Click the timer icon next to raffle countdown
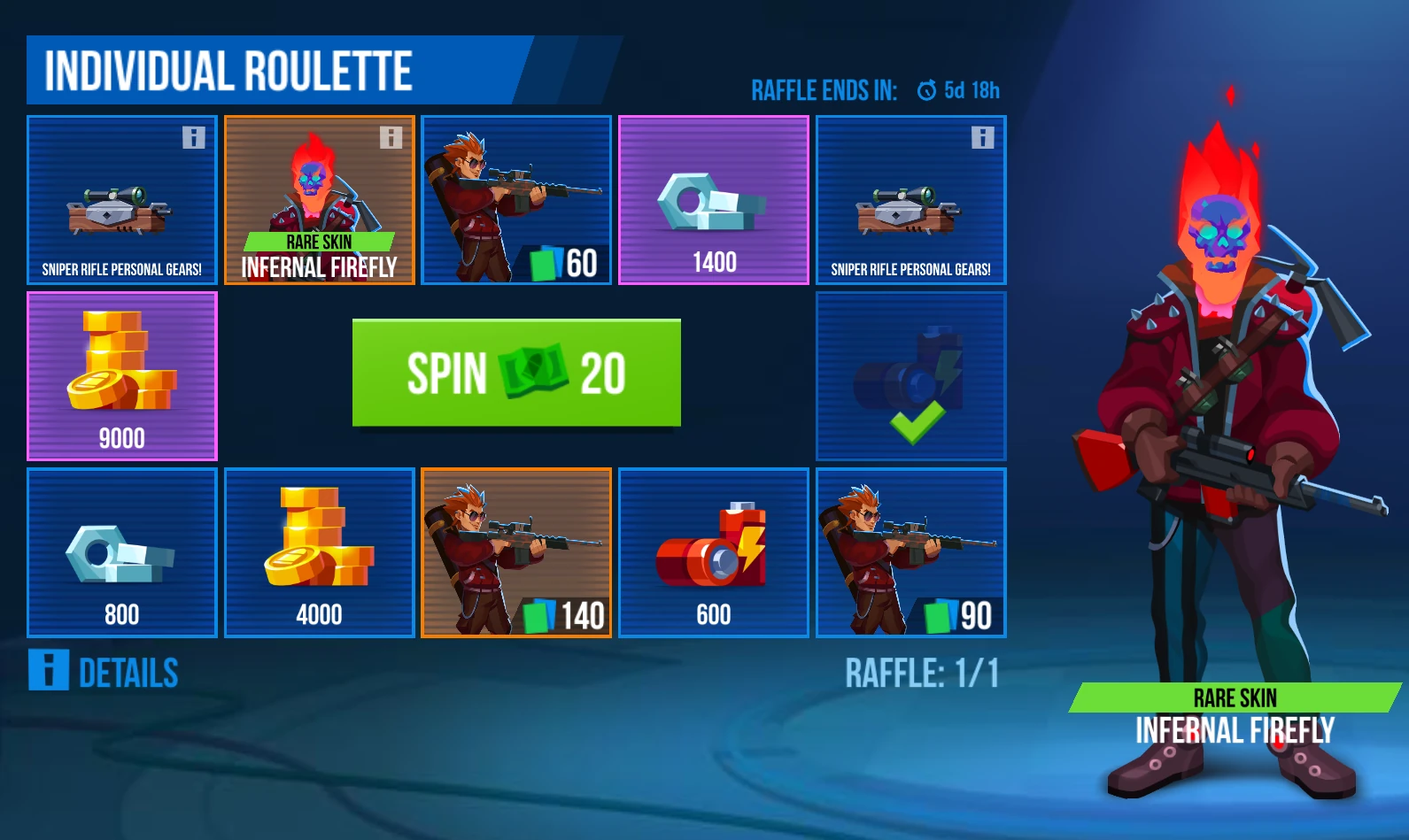 [x=926, y=89]
